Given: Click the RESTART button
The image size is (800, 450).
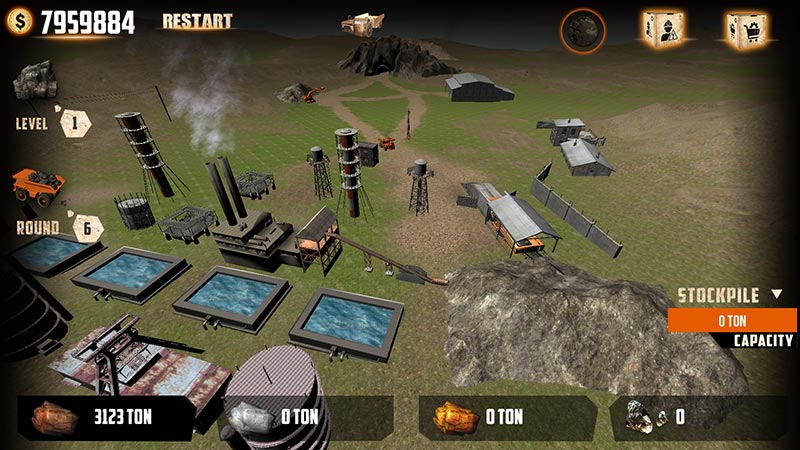Looking at the screenshot, I should pos(197,21).
